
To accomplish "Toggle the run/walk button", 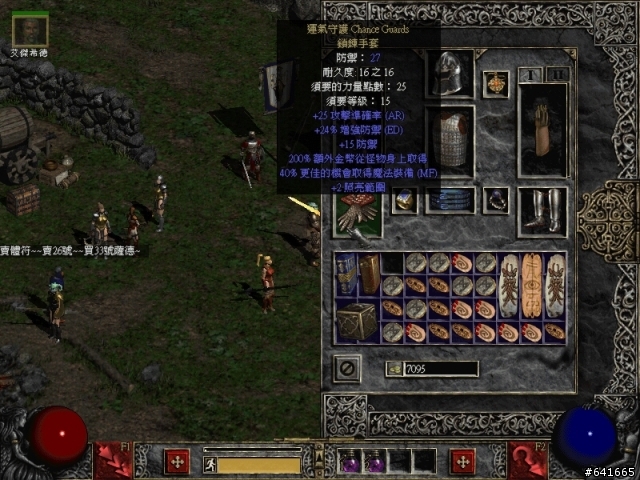I will 210,464.
